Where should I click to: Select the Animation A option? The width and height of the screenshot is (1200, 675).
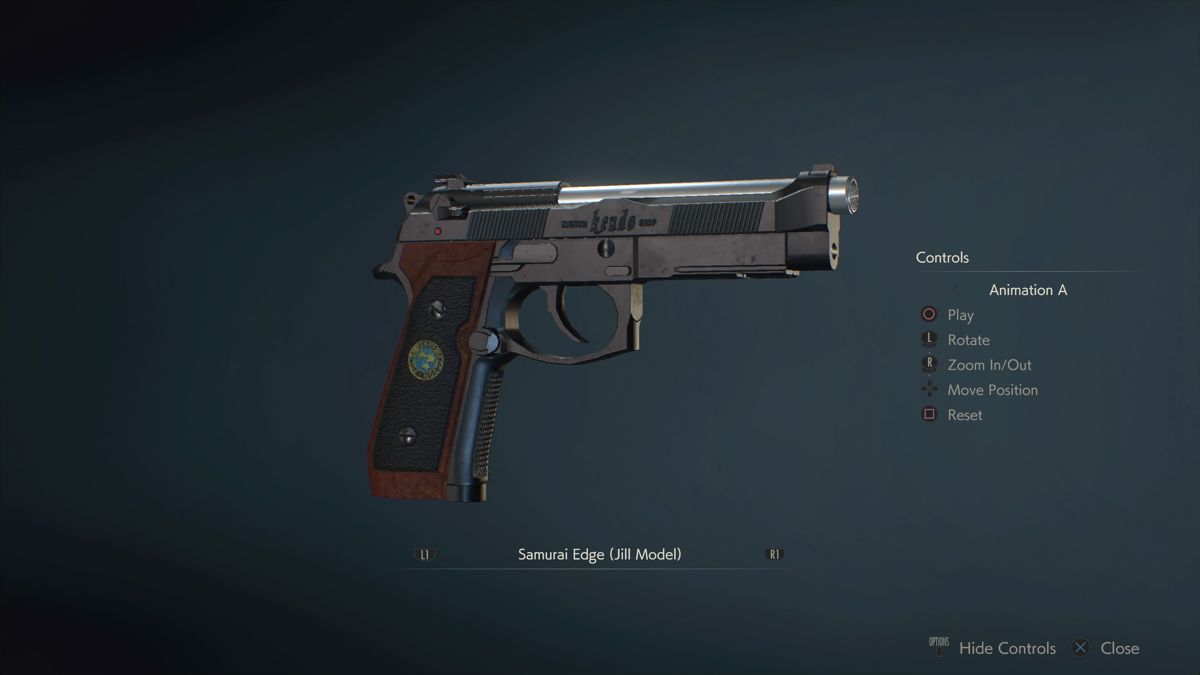1028,290
